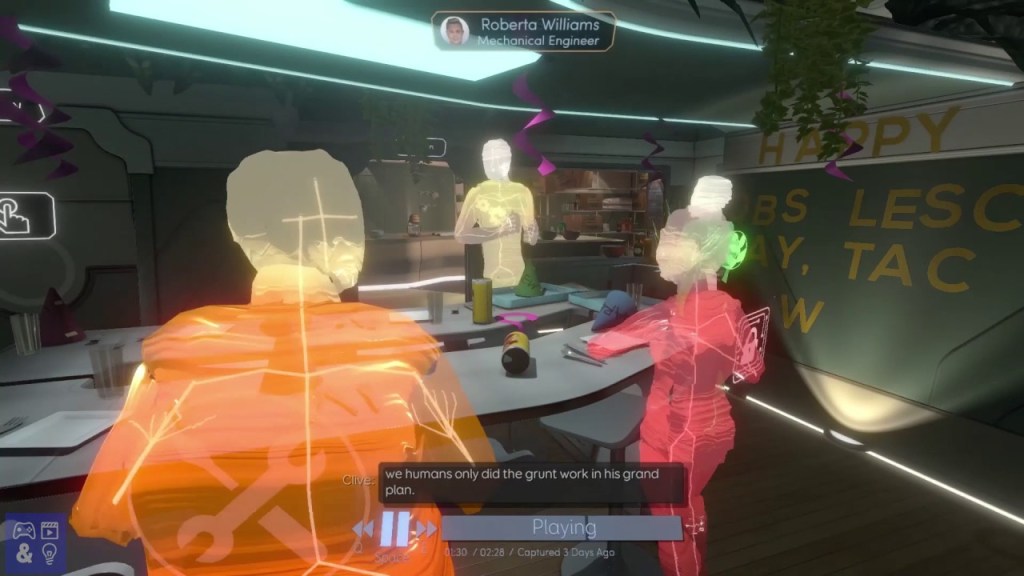
Task: Pause the AR recording playback
Action: pyautogui.click(x=394, y=528)
